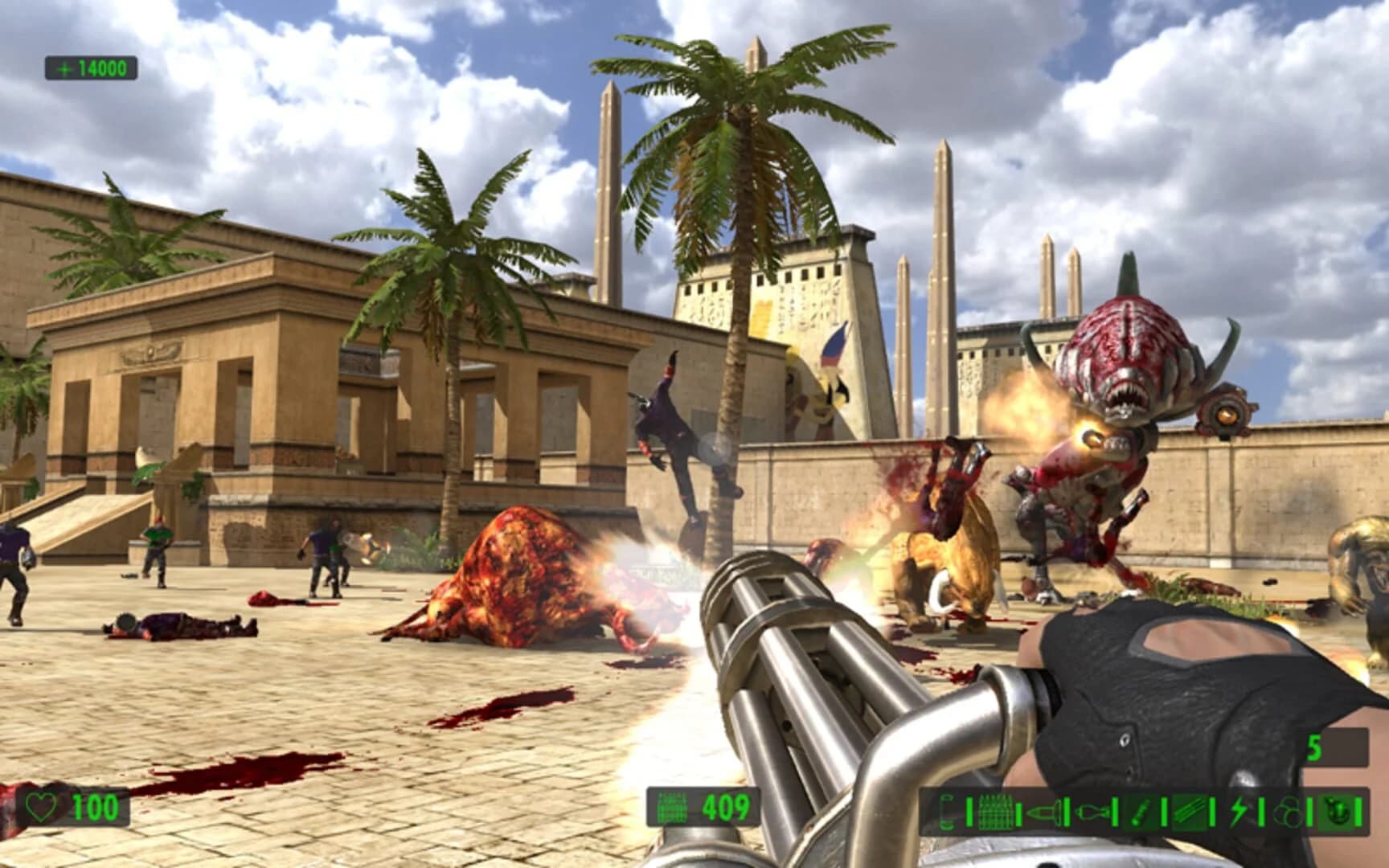Viewport: 1389px width, 868px height.
Task: Click the heart-shaped health icon
Action: click(40, 805)
